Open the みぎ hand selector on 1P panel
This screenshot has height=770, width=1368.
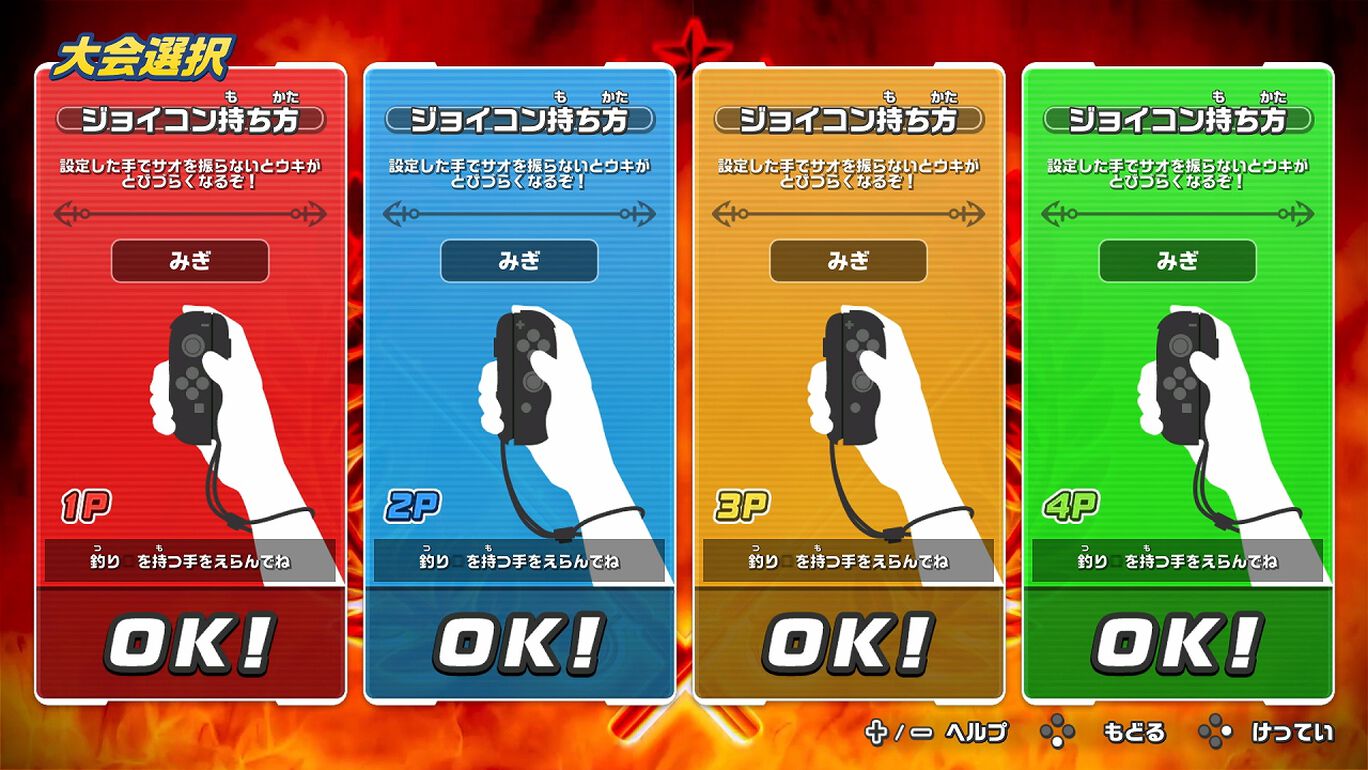(x=190, y=260)
